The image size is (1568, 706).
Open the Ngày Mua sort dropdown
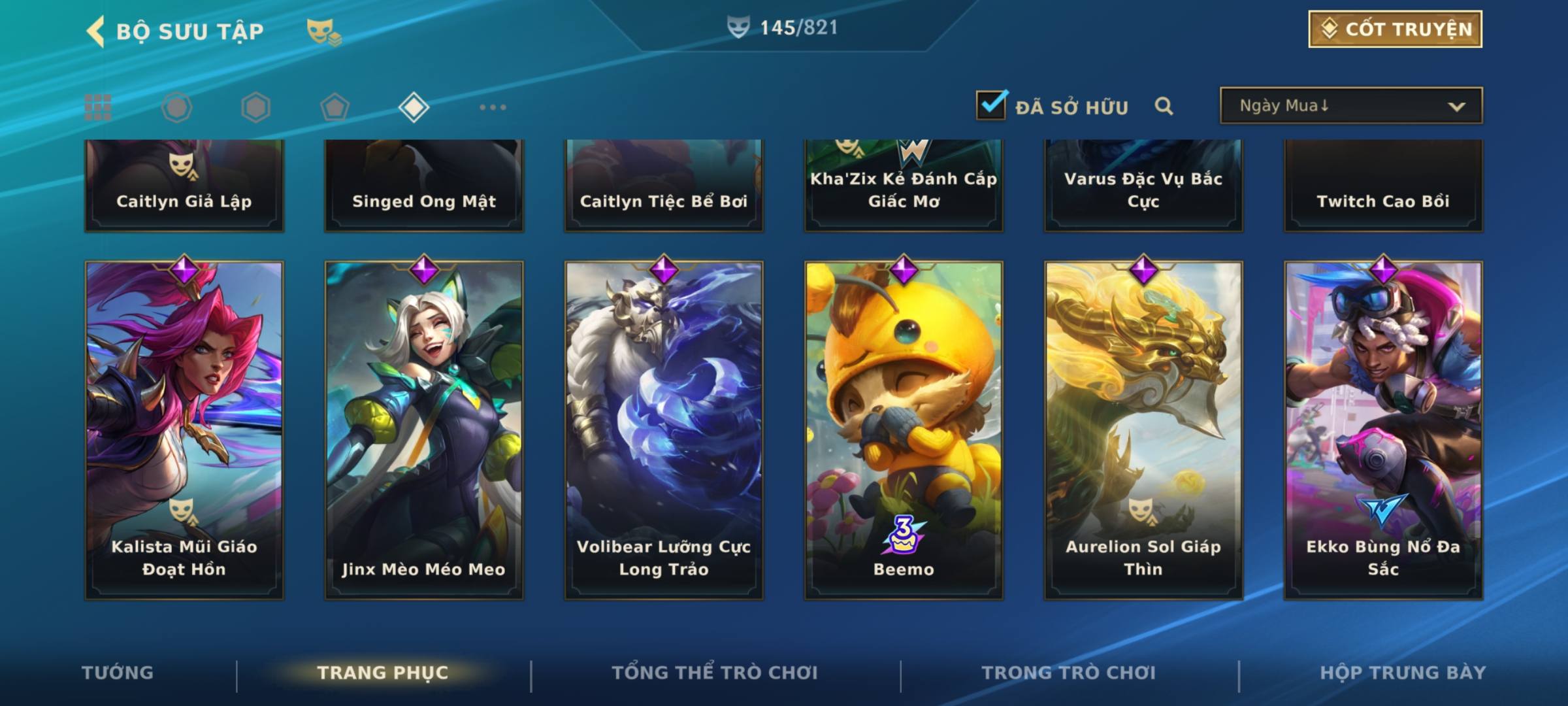click(1350, 106)
